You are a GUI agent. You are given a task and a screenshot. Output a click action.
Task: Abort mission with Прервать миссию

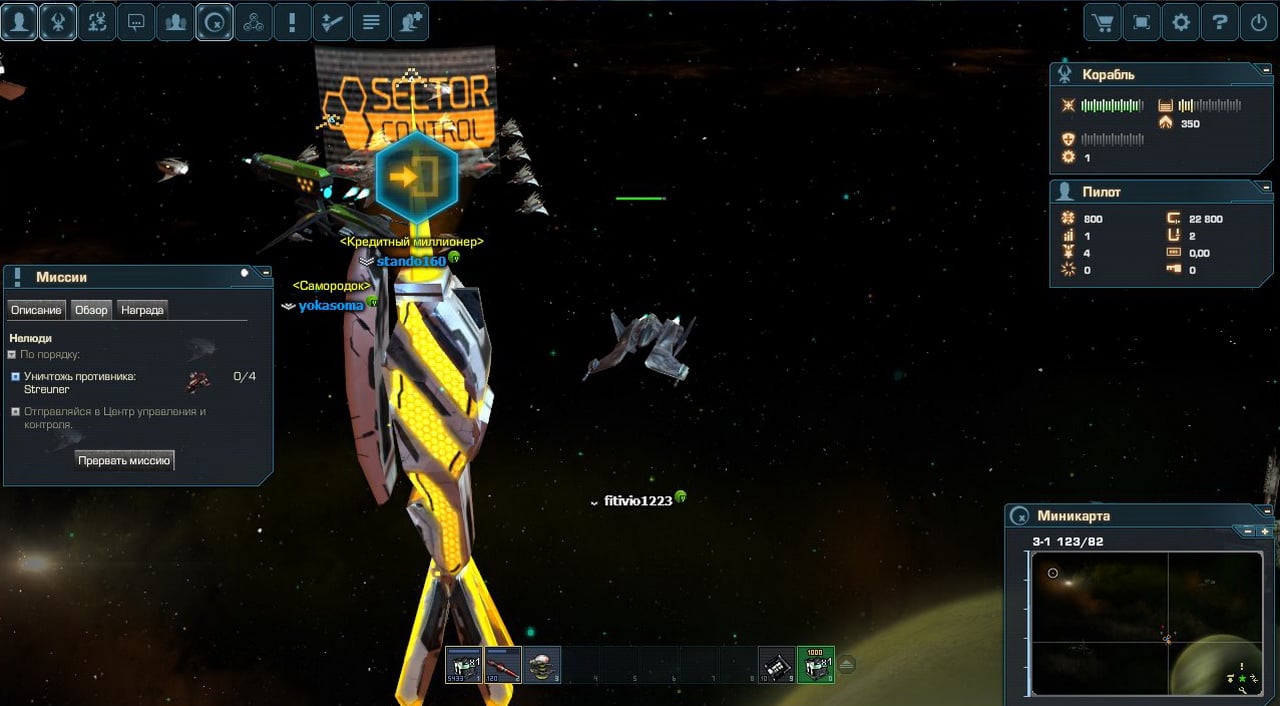pyautogui.click(x=125, y=460)
